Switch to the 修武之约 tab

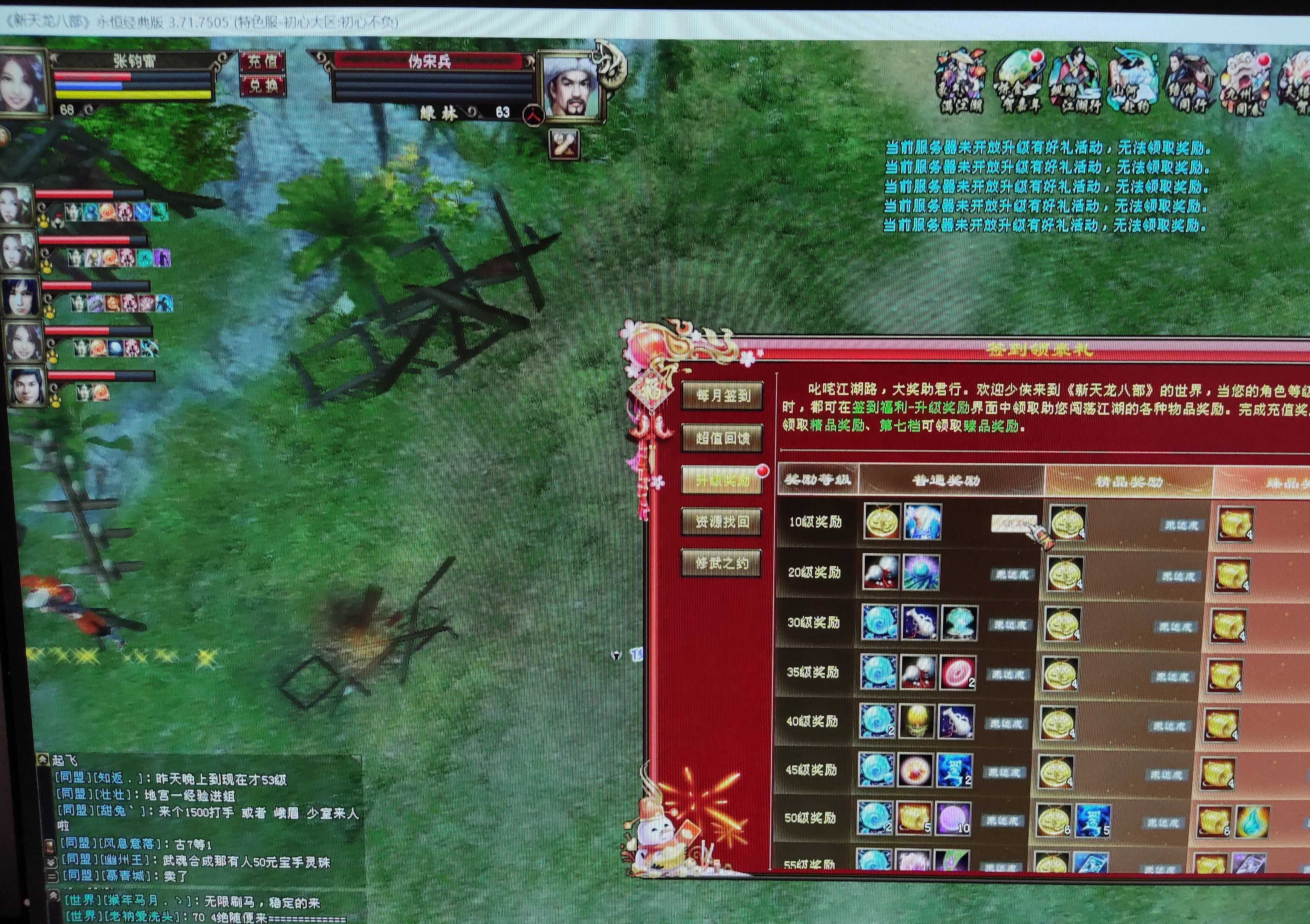tap(721, 563)
